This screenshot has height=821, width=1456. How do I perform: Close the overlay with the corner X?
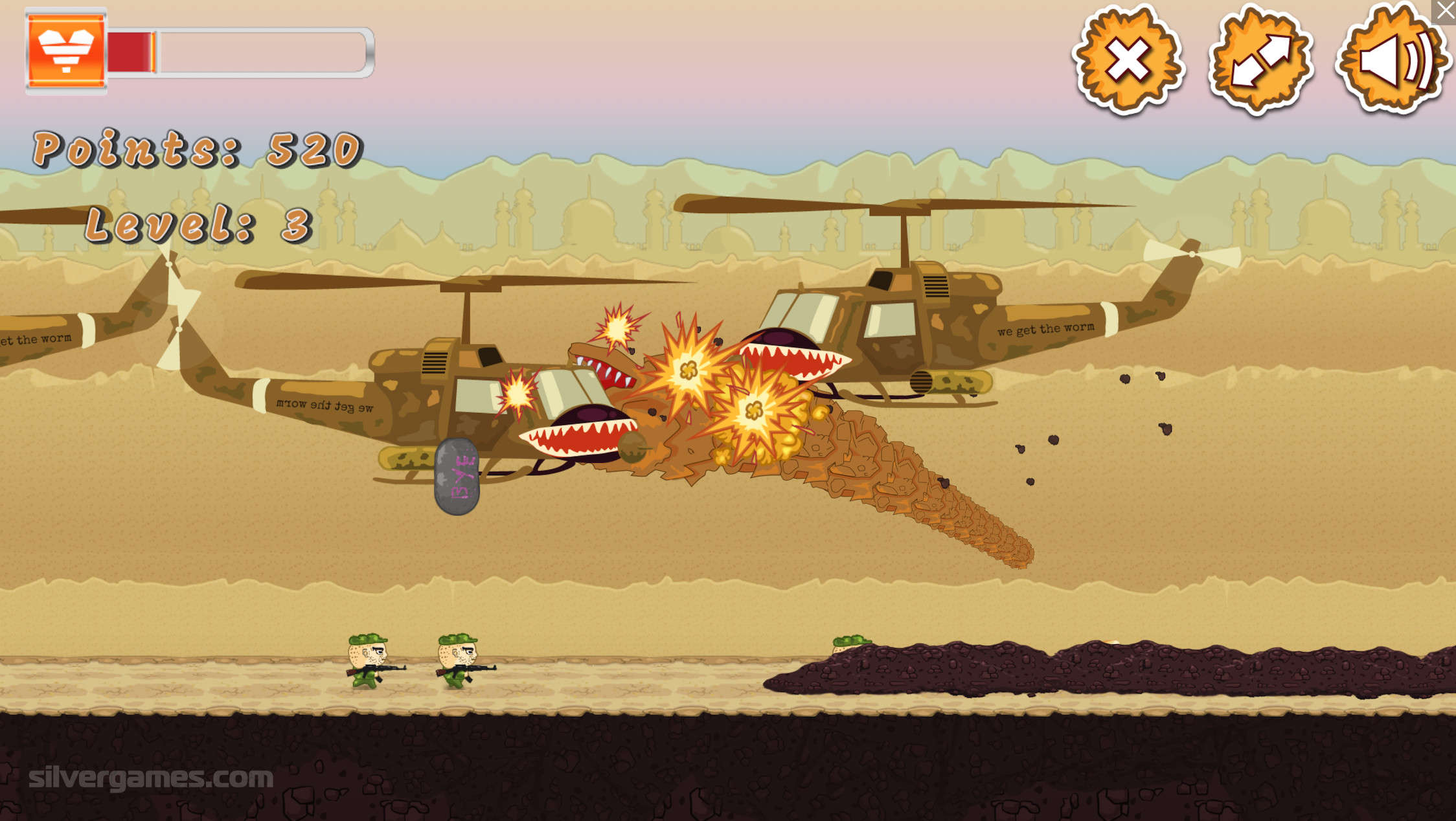pyautogui.click(x=1444, y=11)
